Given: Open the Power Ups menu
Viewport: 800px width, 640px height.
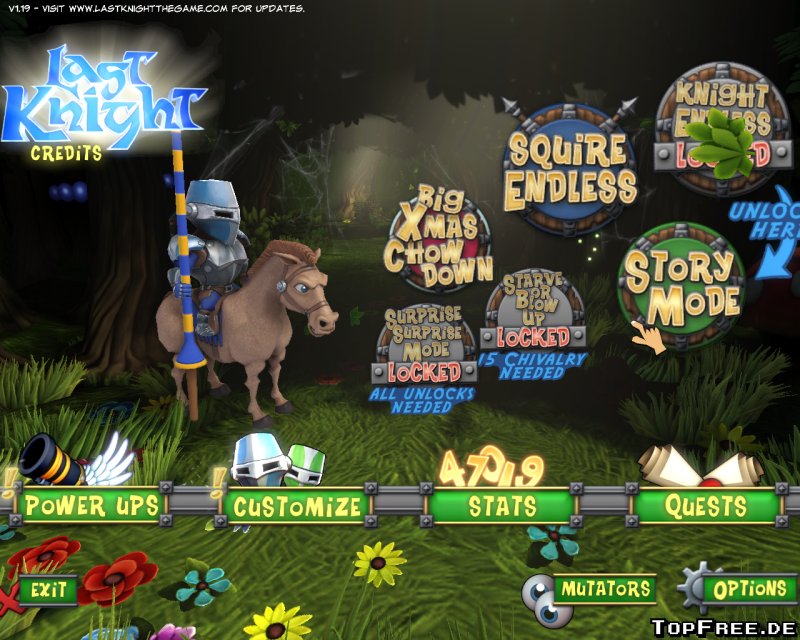Looking at the screenshot, I should [x=92, y=506].
